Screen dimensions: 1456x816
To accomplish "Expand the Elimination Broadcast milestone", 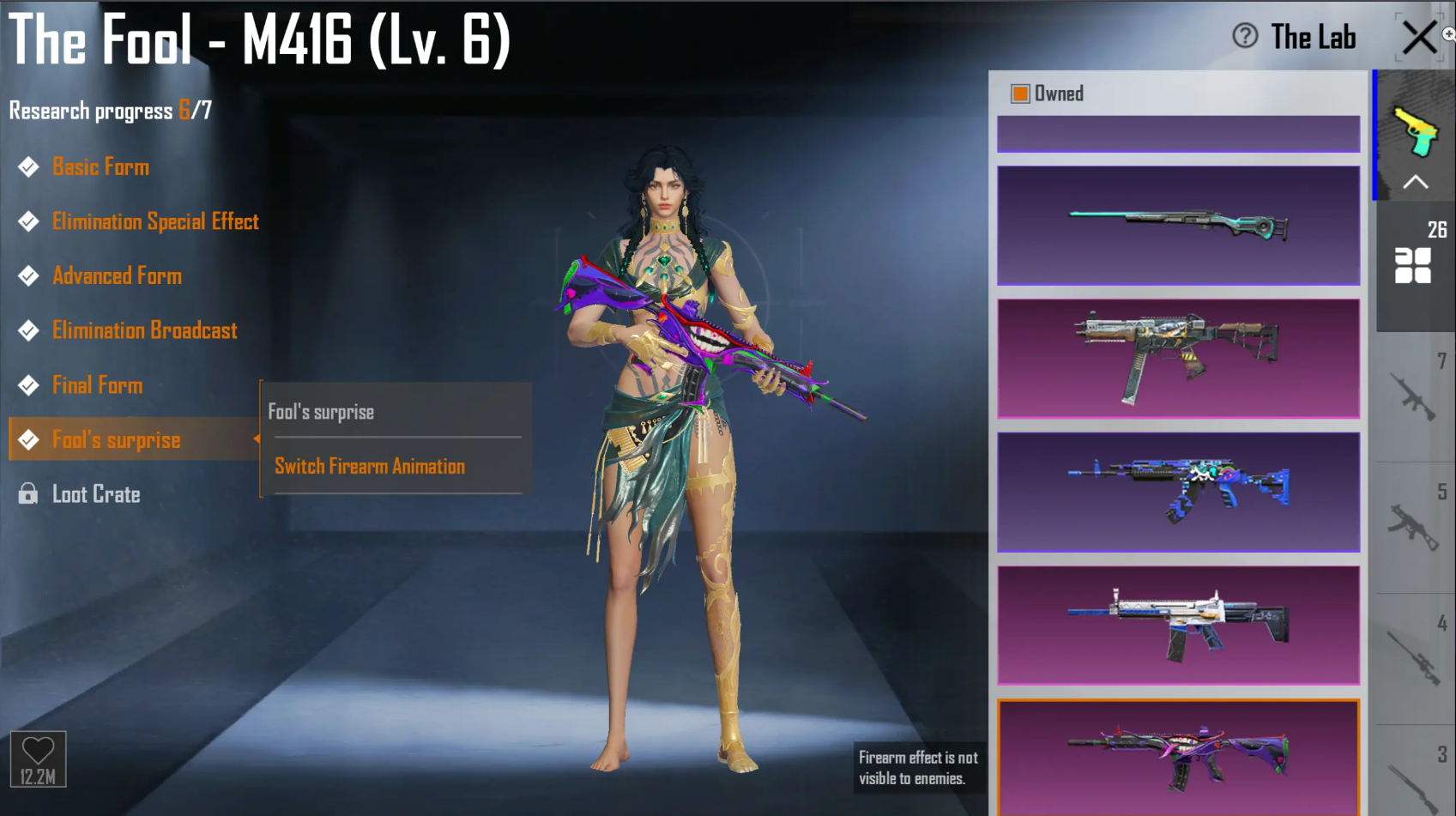I will tap(144, 330).
